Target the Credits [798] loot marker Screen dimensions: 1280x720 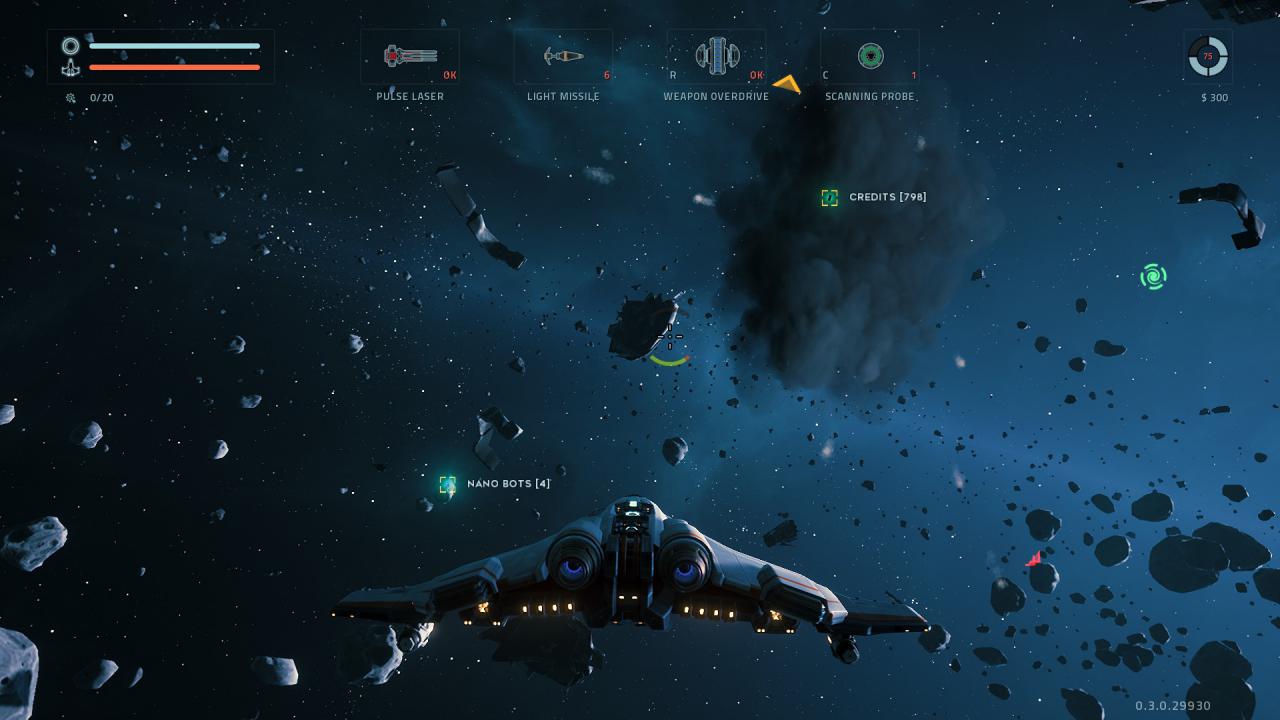(x=829, y=198)
